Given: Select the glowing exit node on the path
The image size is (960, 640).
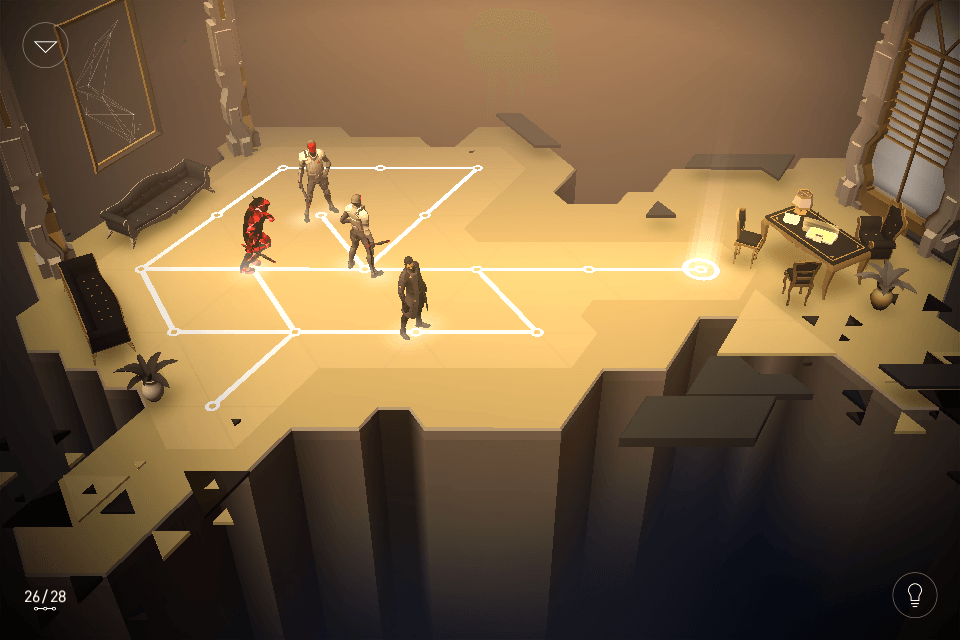Looking at the screenshot, I should pyautogui.click(x=700, y=268).
